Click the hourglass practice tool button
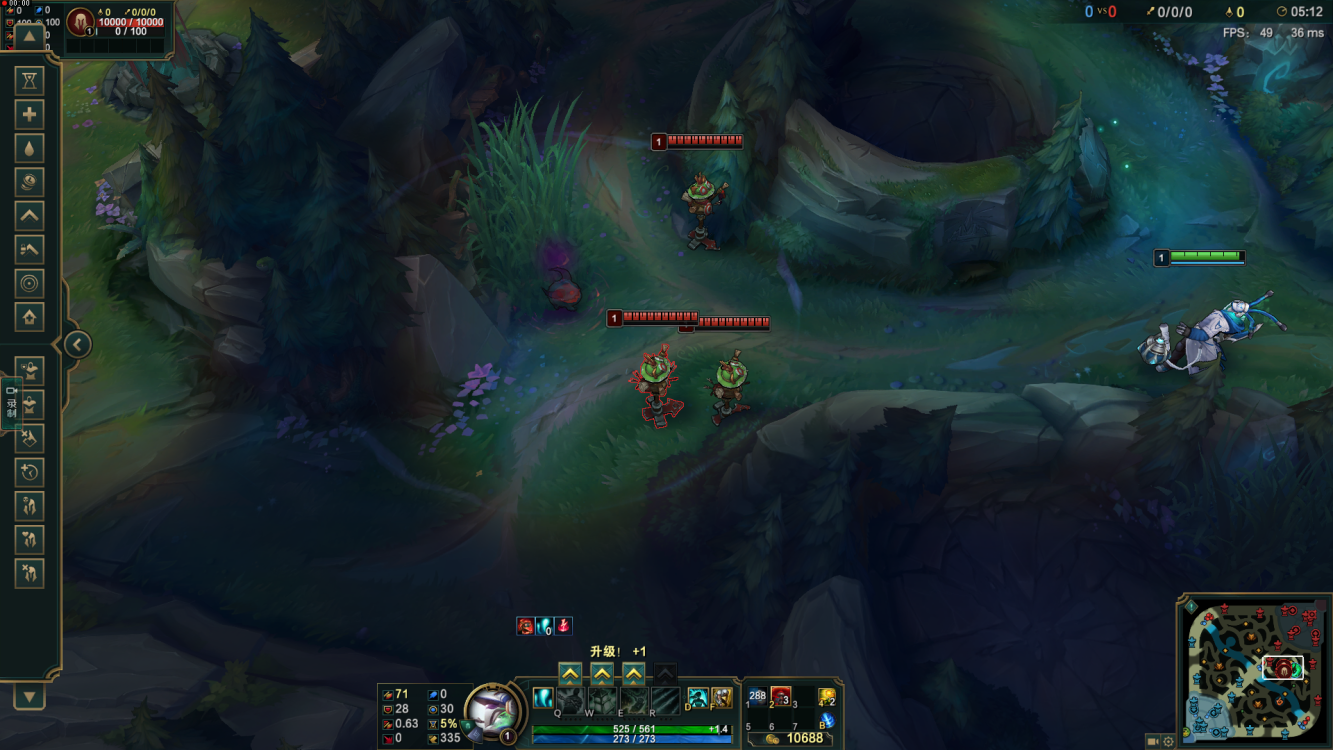 point(29,81)
